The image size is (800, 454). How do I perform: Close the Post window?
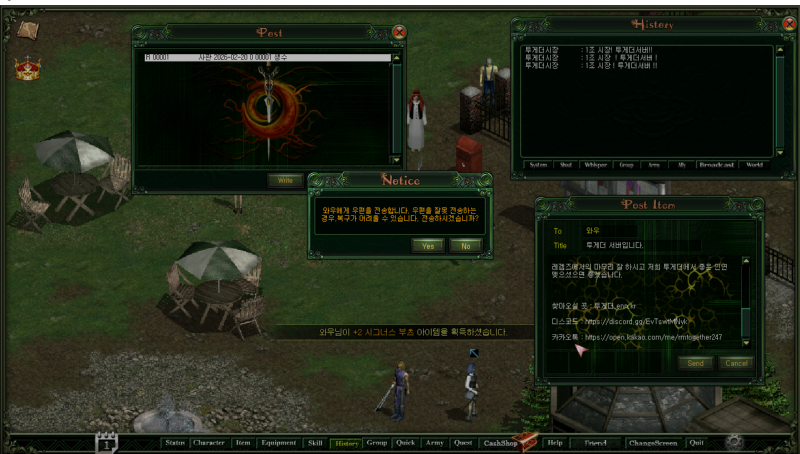click(x=399, y=32)
